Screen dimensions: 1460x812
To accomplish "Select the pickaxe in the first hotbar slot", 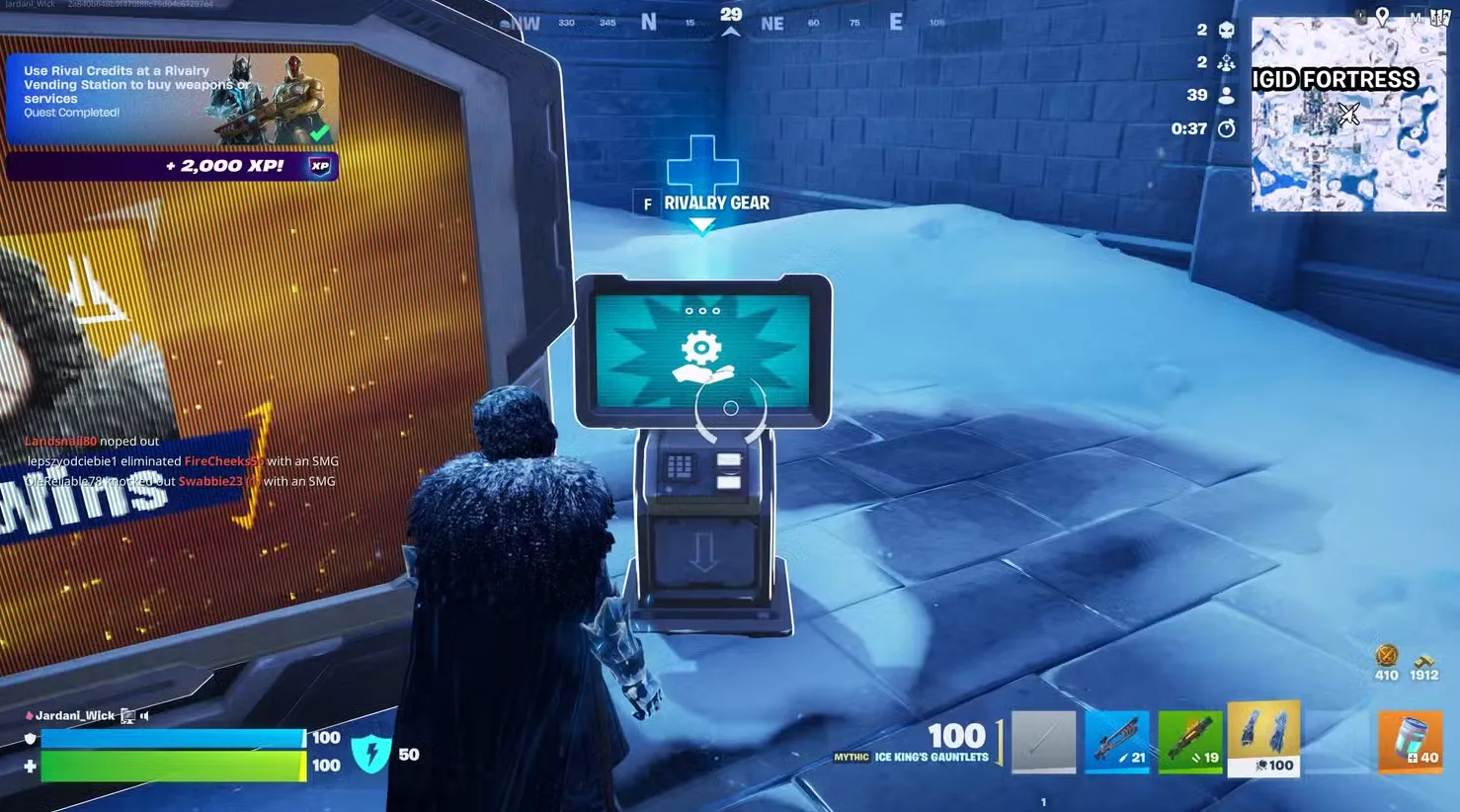I will pyautogui.click(x=1043, y=739).
